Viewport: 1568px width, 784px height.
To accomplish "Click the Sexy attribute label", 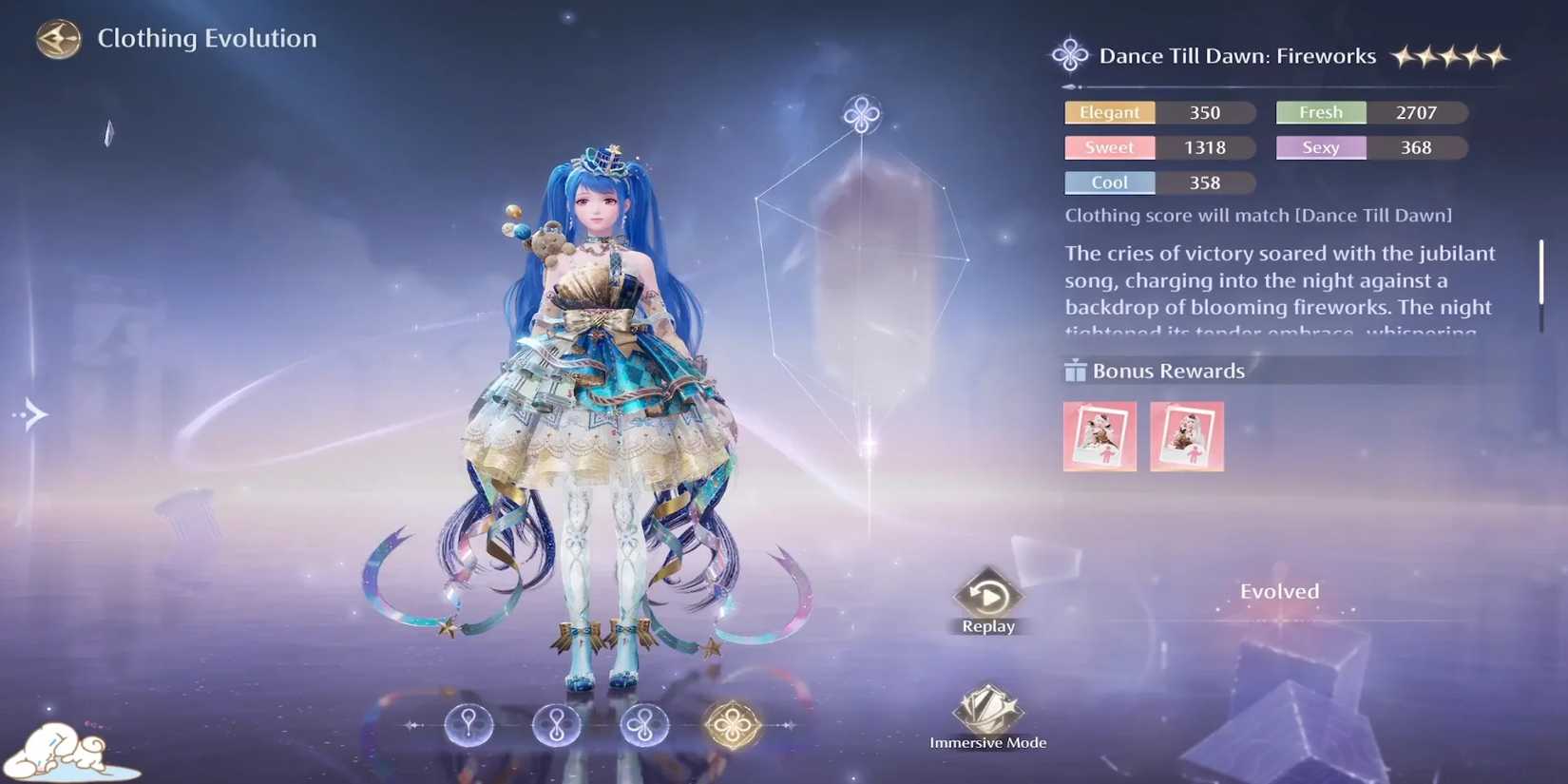I will click(1320, 147).
